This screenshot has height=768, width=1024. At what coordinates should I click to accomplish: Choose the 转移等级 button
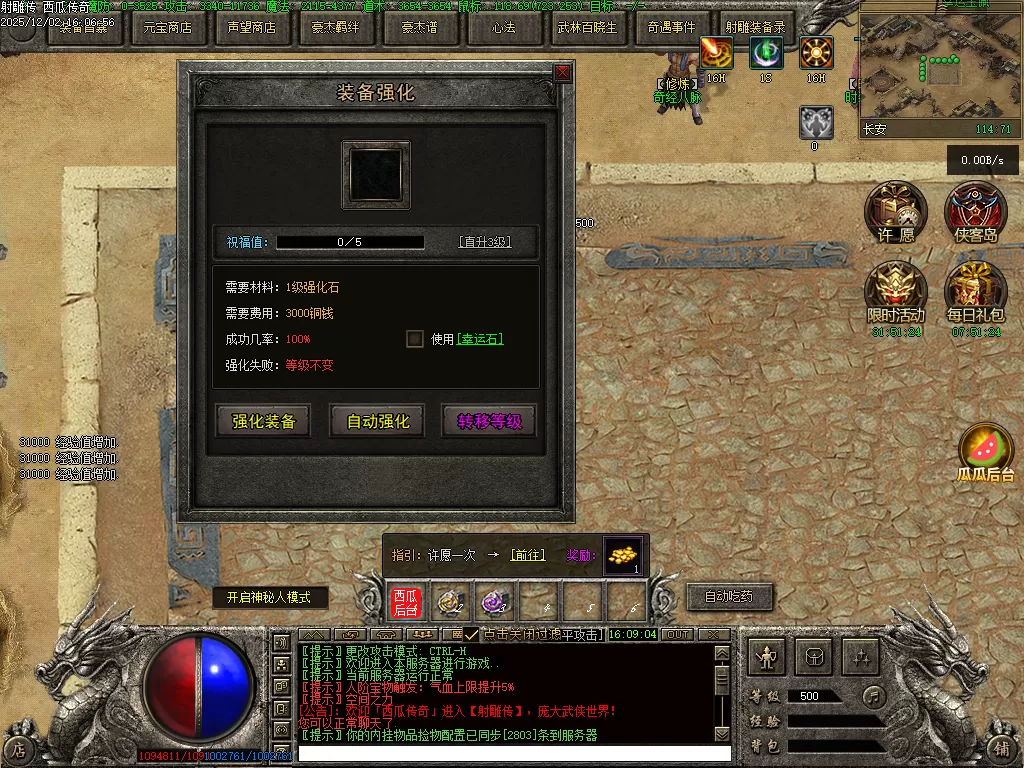[489, 421]
